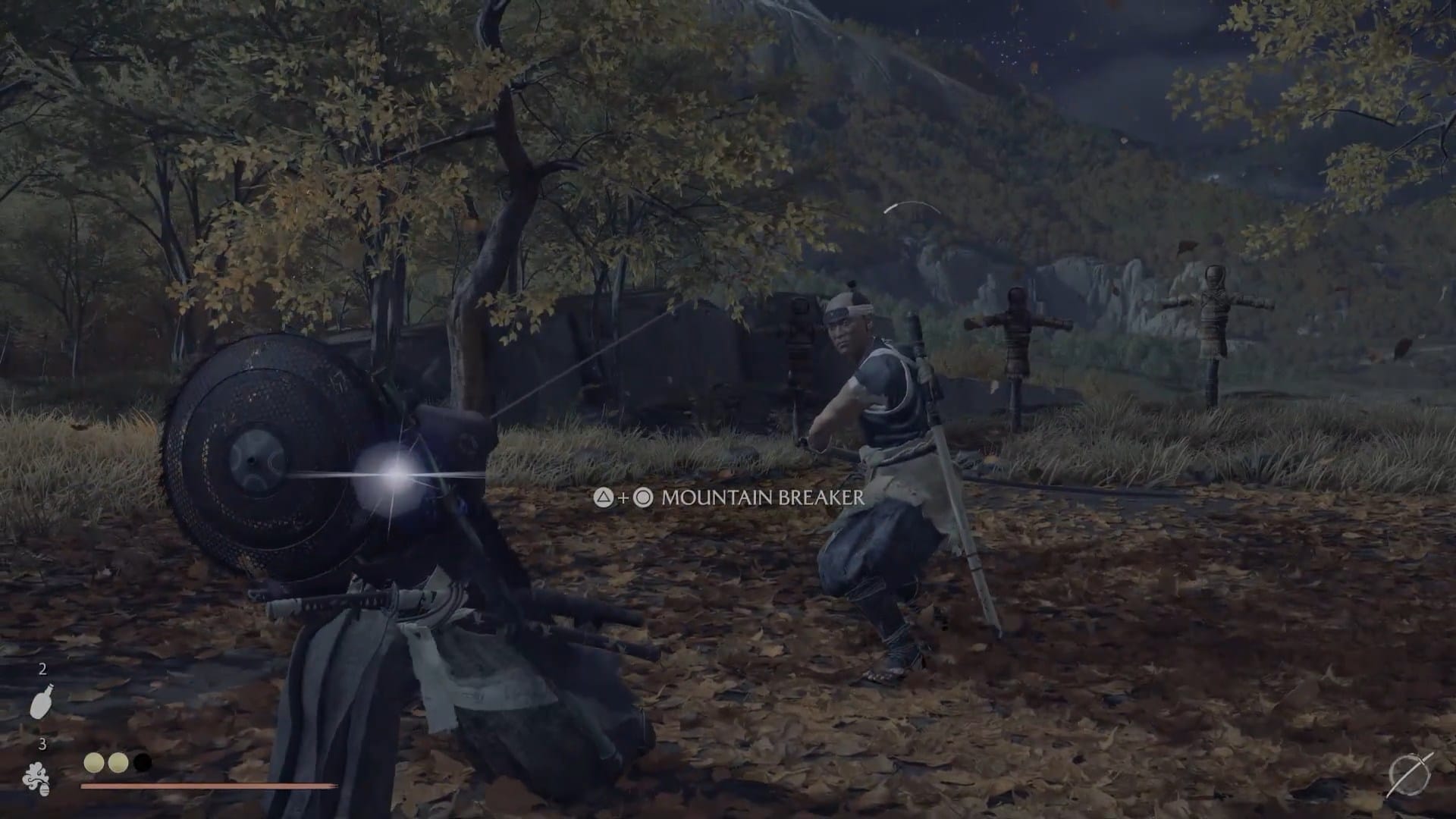Toggle the charm counter showing 3
This screenshot has width=1456, height=819.
tap(43, 744)
